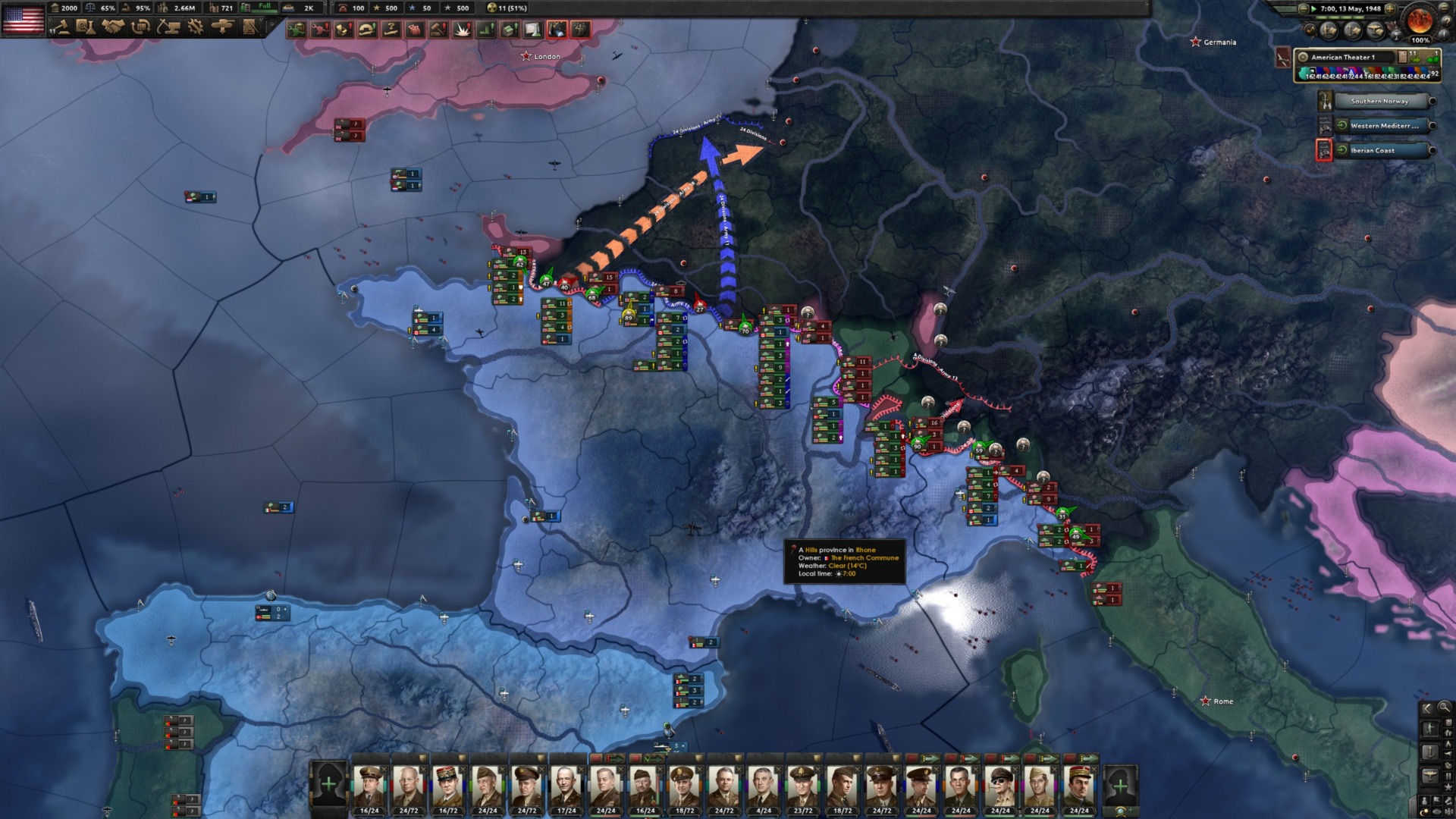This screenshot has width=1456, height=819.
Task: Open the trade menu icon
Action: point(140,26)
